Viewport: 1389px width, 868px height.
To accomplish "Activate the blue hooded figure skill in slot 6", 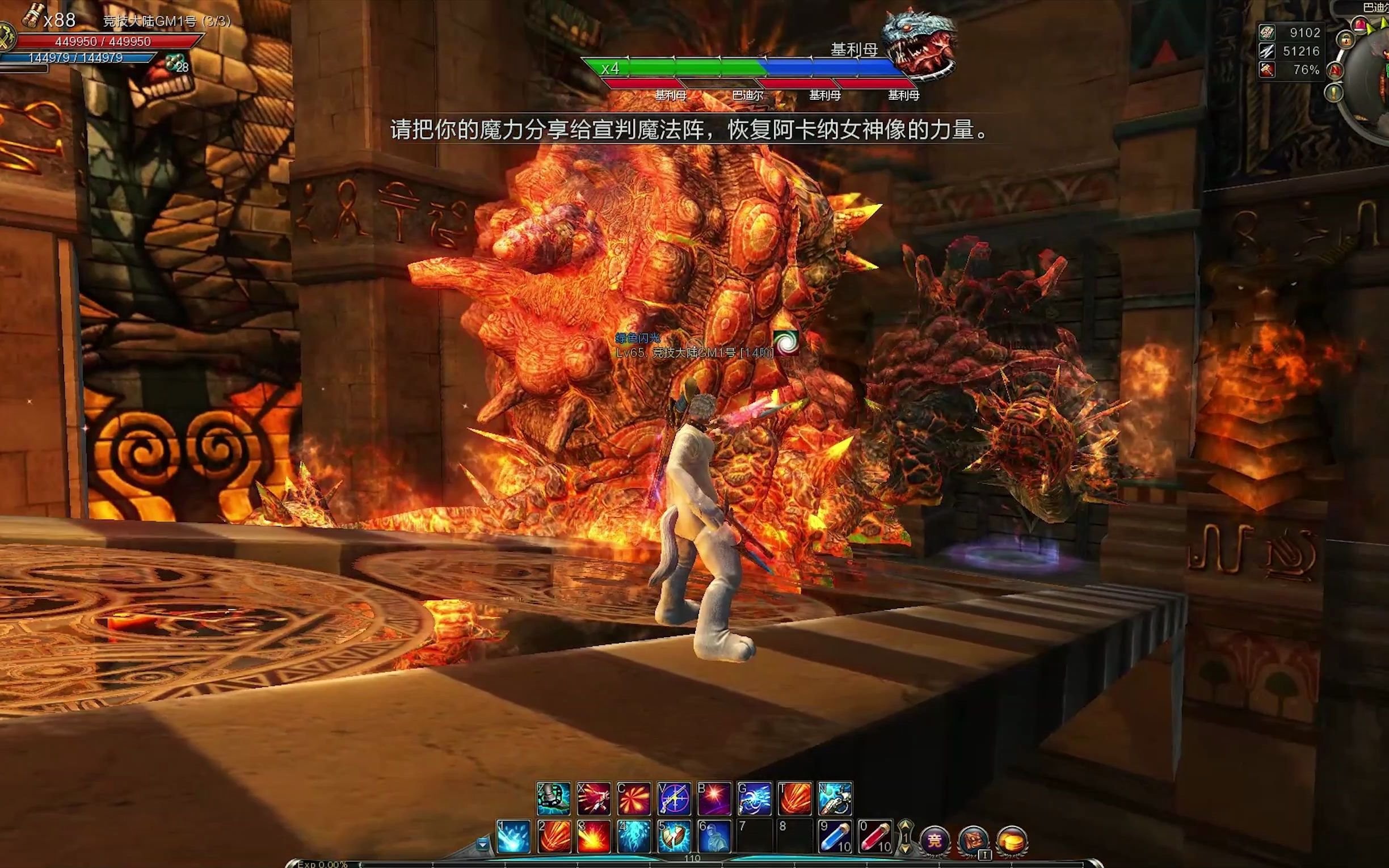I will click(x=714, y=836).
